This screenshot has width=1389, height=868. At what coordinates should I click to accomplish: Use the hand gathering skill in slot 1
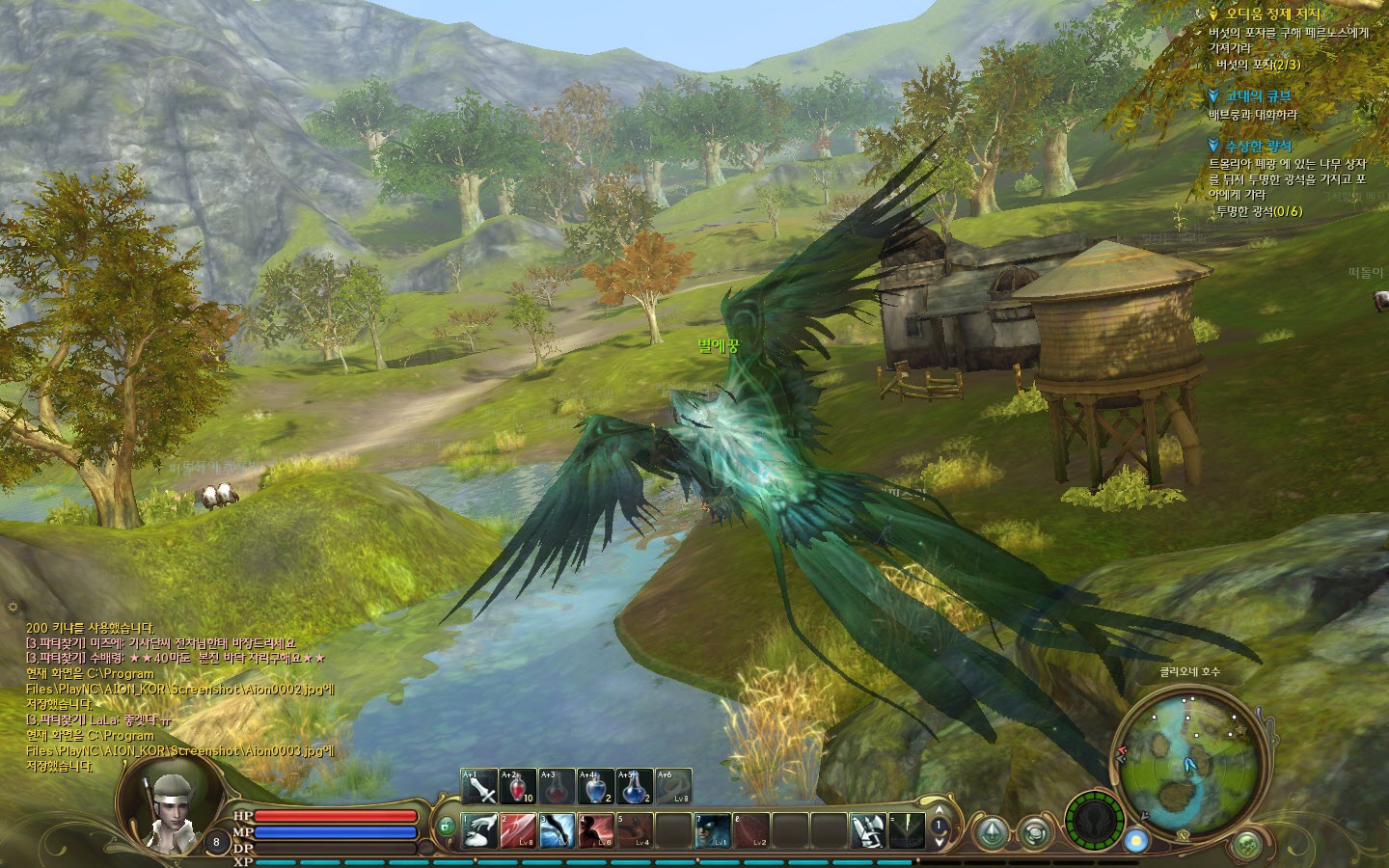pyautogui.click(x=479, y=830)
